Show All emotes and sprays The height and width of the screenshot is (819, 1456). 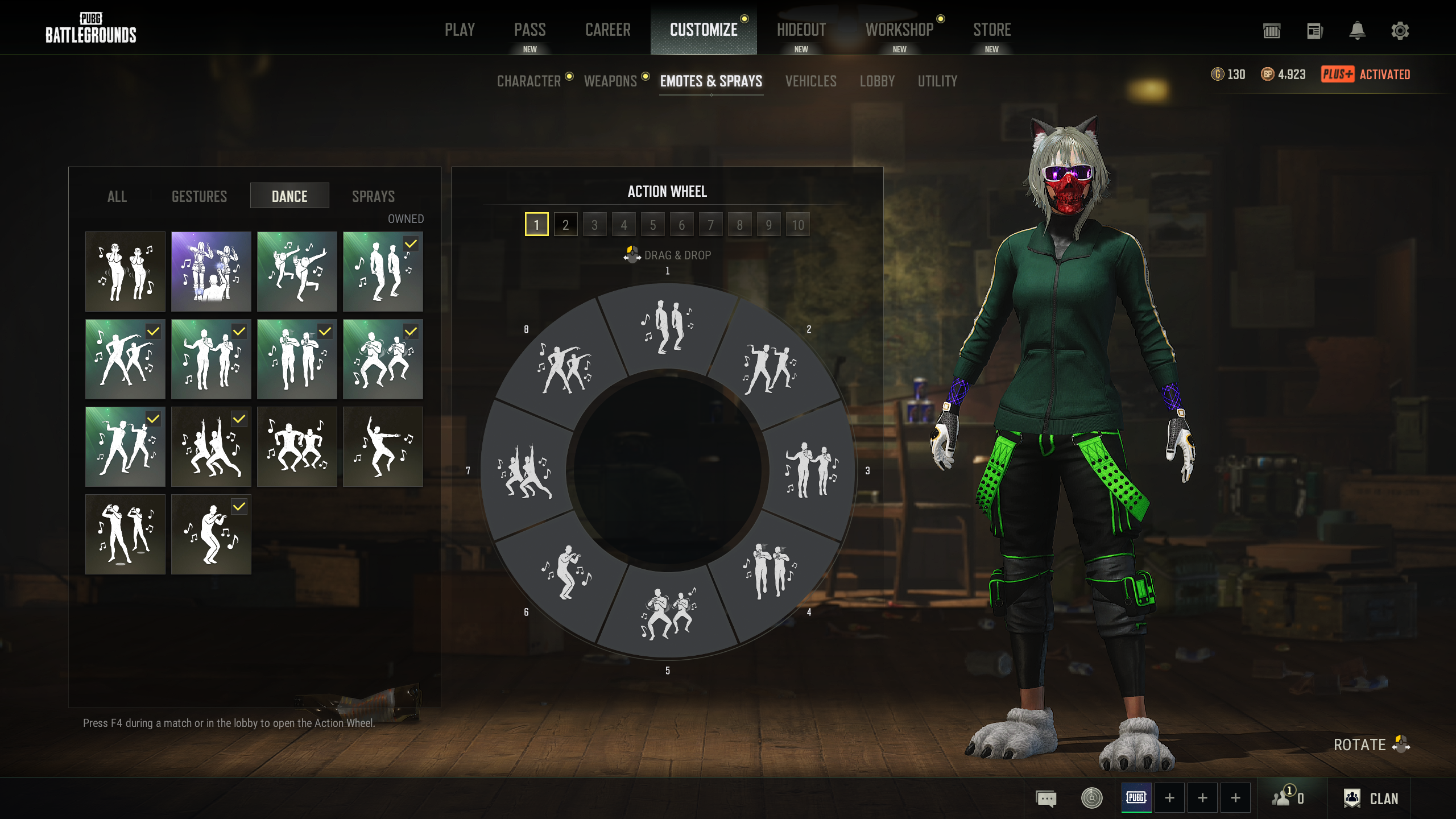[x=117, y=196]
